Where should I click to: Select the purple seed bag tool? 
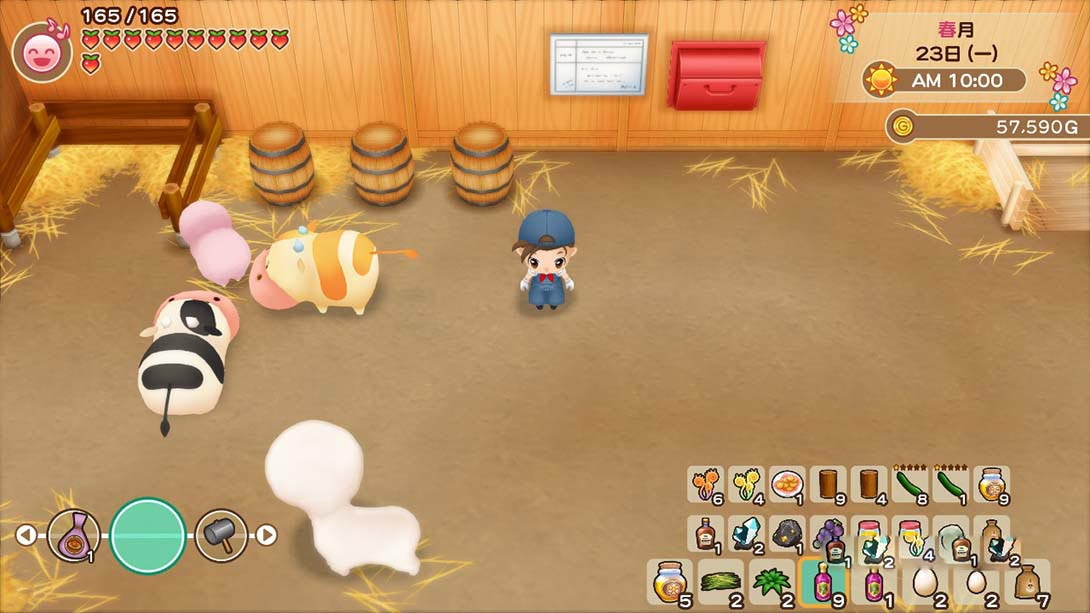(73, 536)
